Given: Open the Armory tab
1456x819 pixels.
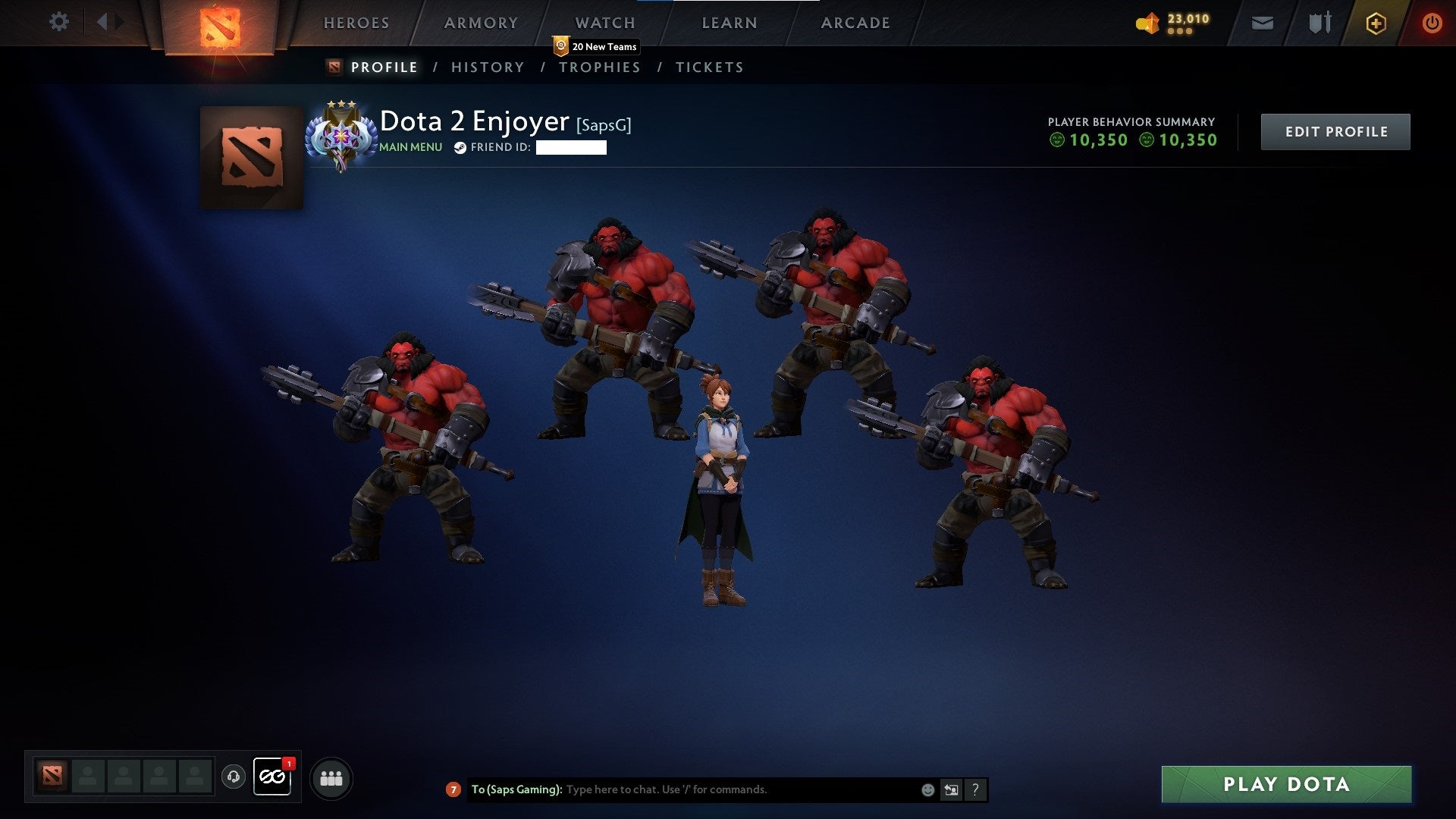Looking at the screenshot, I should tap(481, 23).
